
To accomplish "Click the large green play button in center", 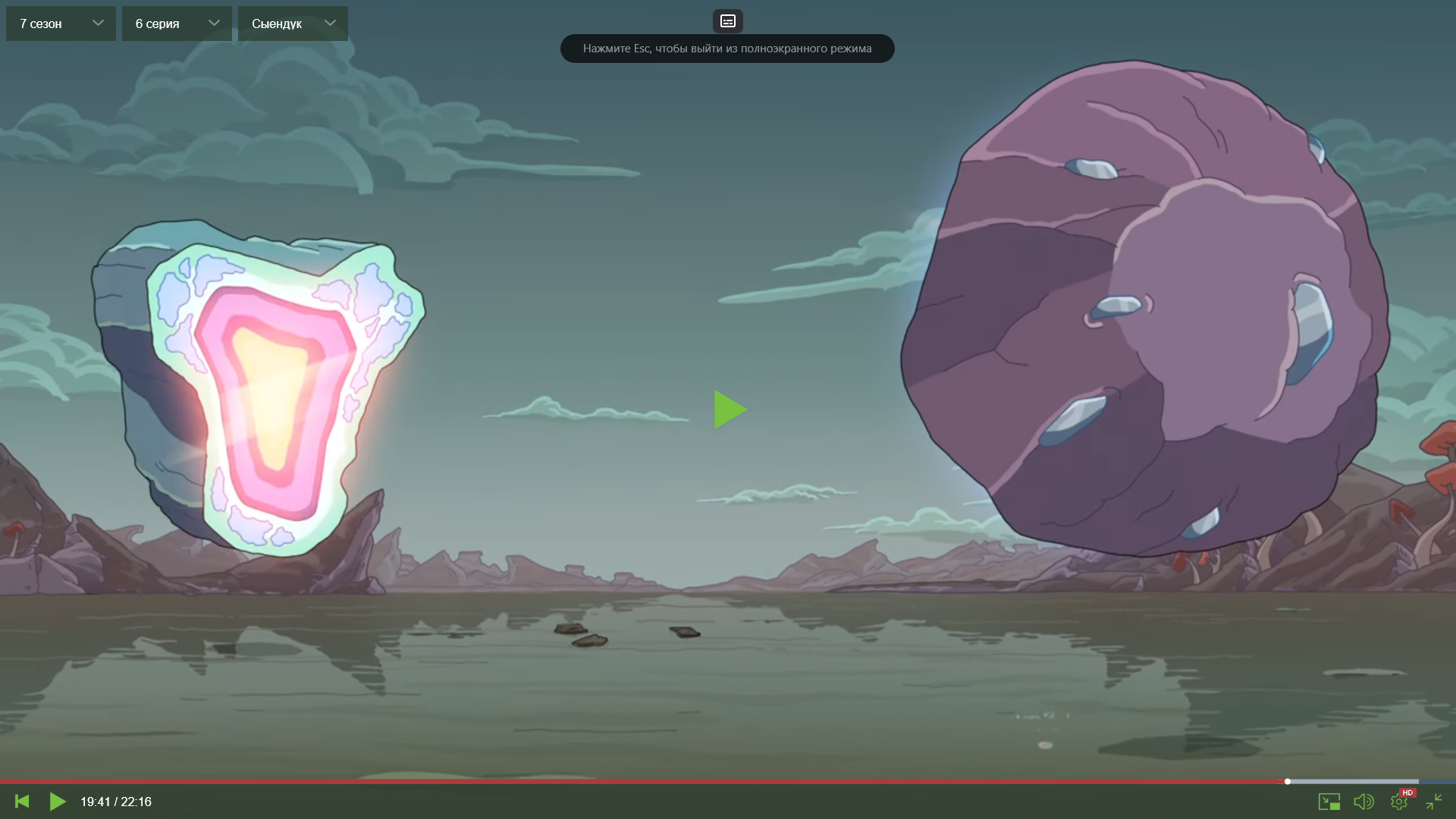I will (730, 409).
